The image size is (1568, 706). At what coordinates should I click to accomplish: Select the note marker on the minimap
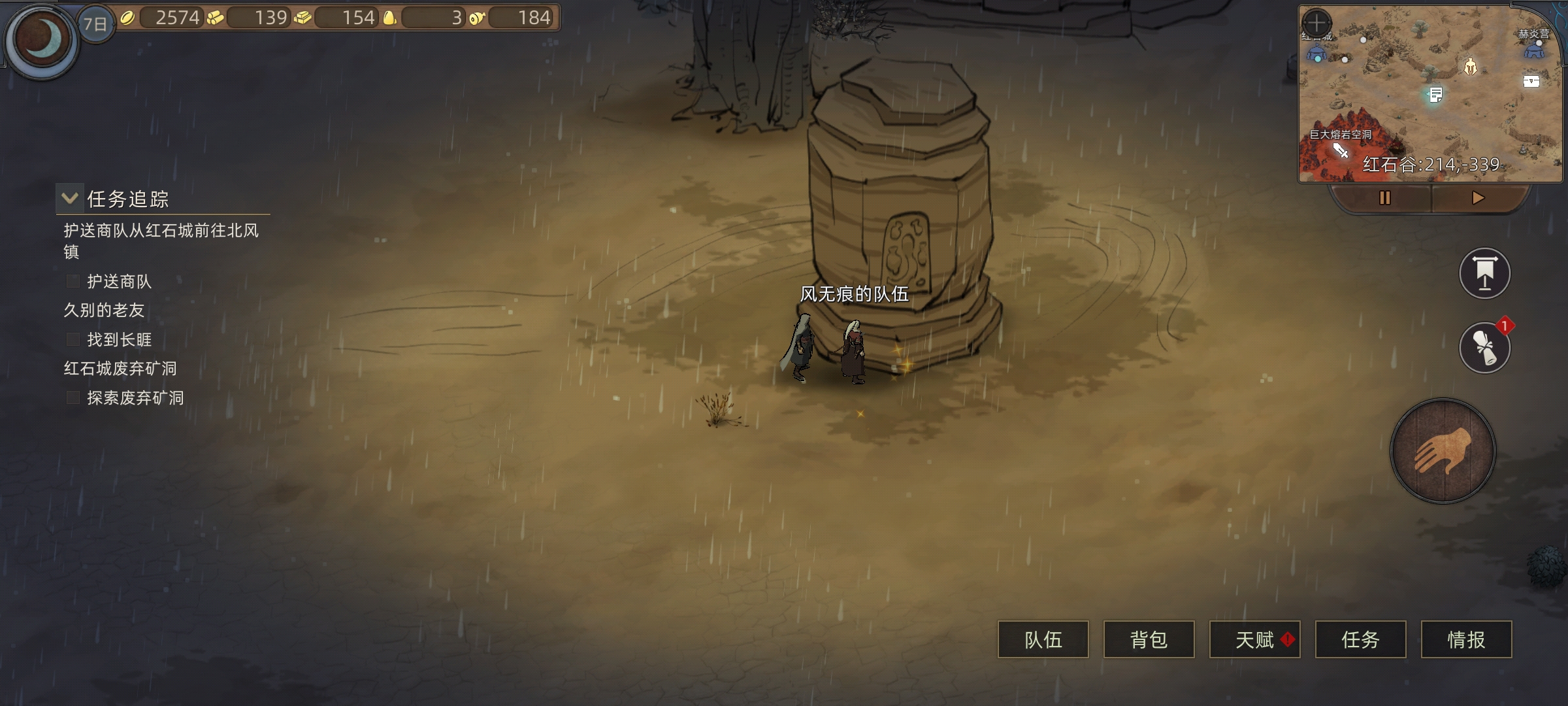[1435, 95]
